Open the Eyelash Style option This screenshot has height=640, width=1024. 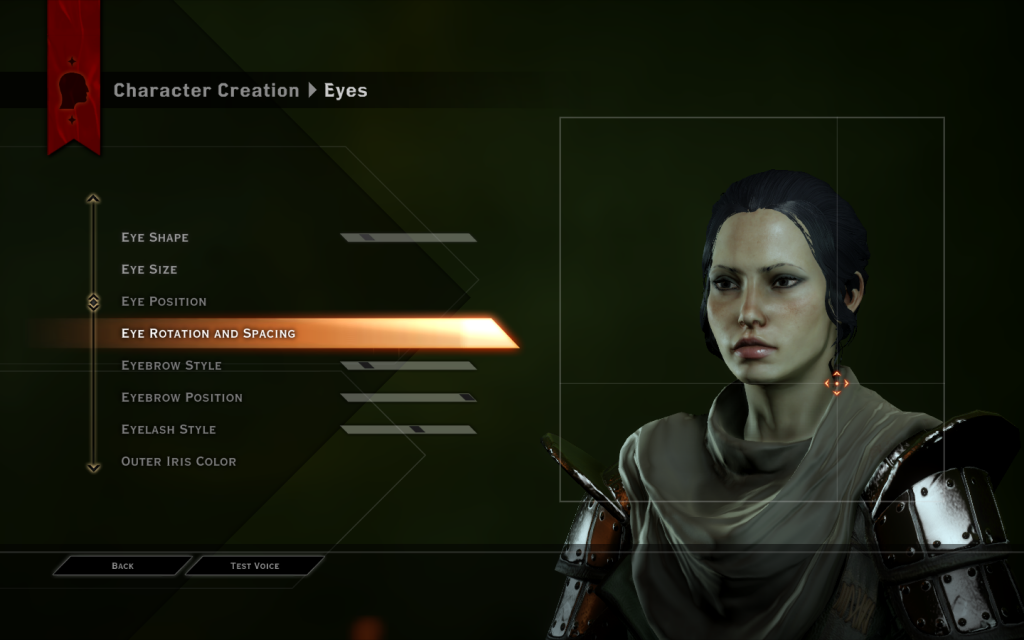point(168,430)
